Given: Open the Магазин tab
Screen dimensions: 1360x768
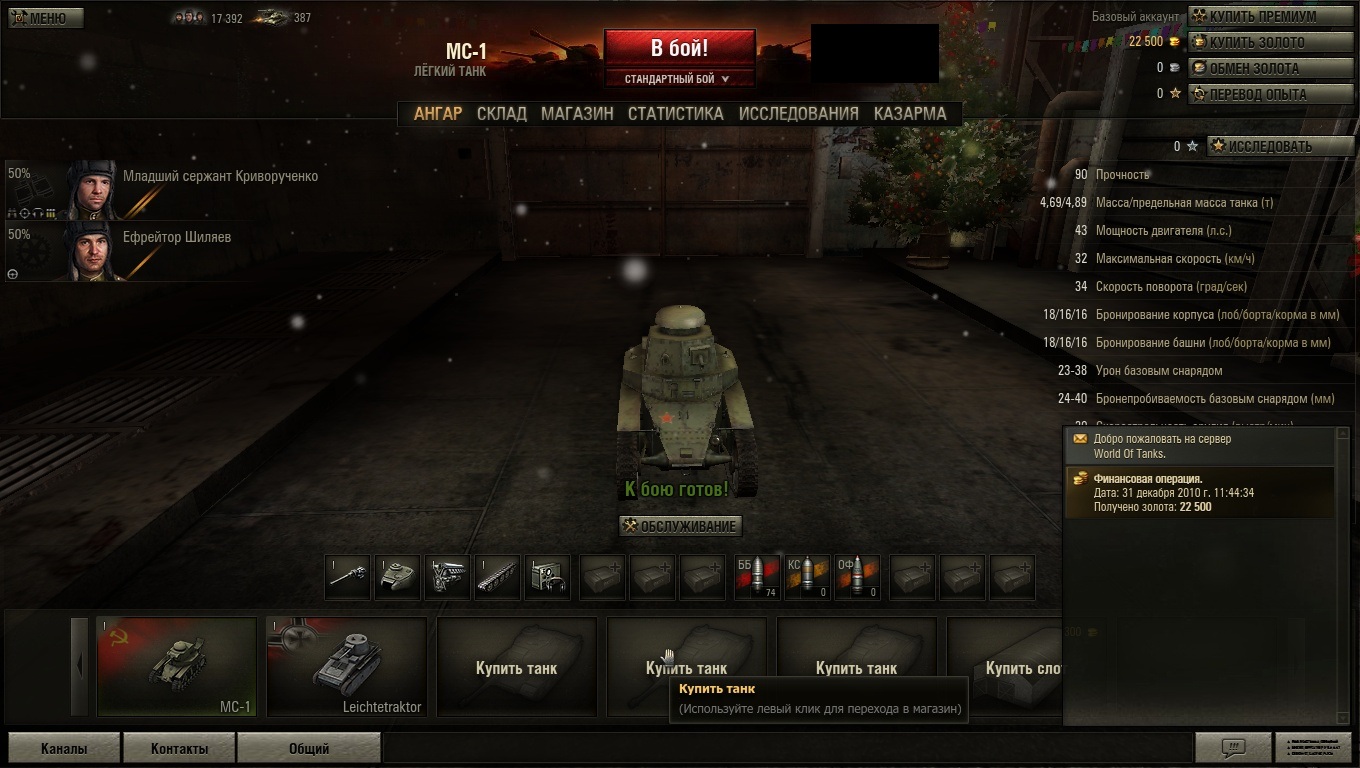Looking at the screenshot, I should (x=577, y=114).
